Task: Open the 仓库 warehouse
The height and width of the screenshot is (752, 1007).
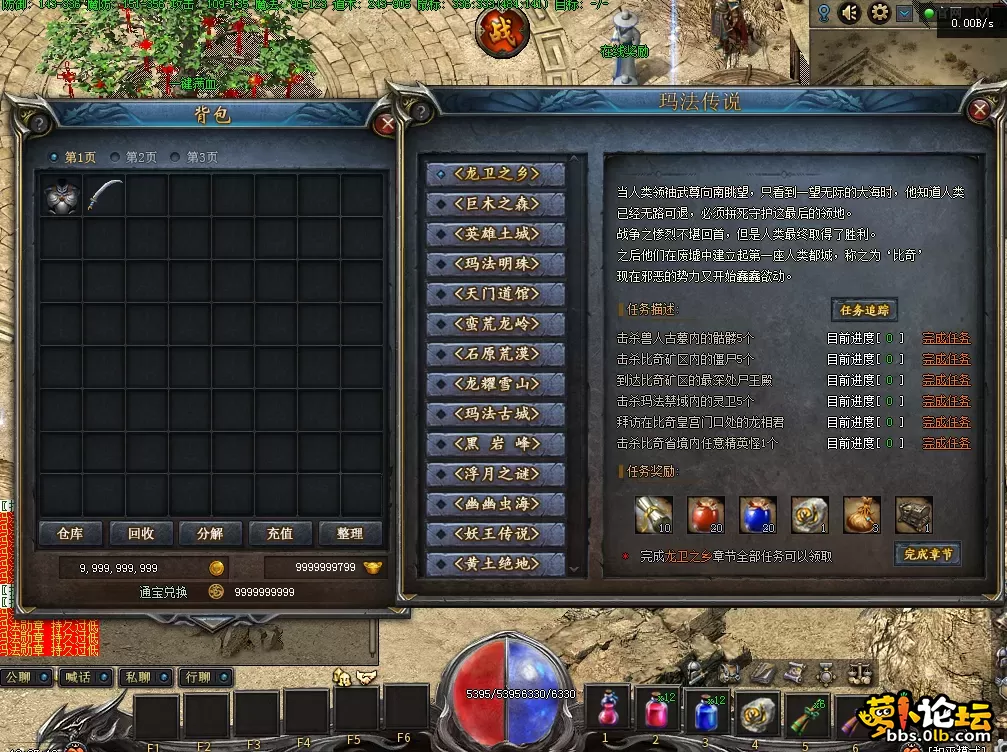Action: [x=70, y=534]
